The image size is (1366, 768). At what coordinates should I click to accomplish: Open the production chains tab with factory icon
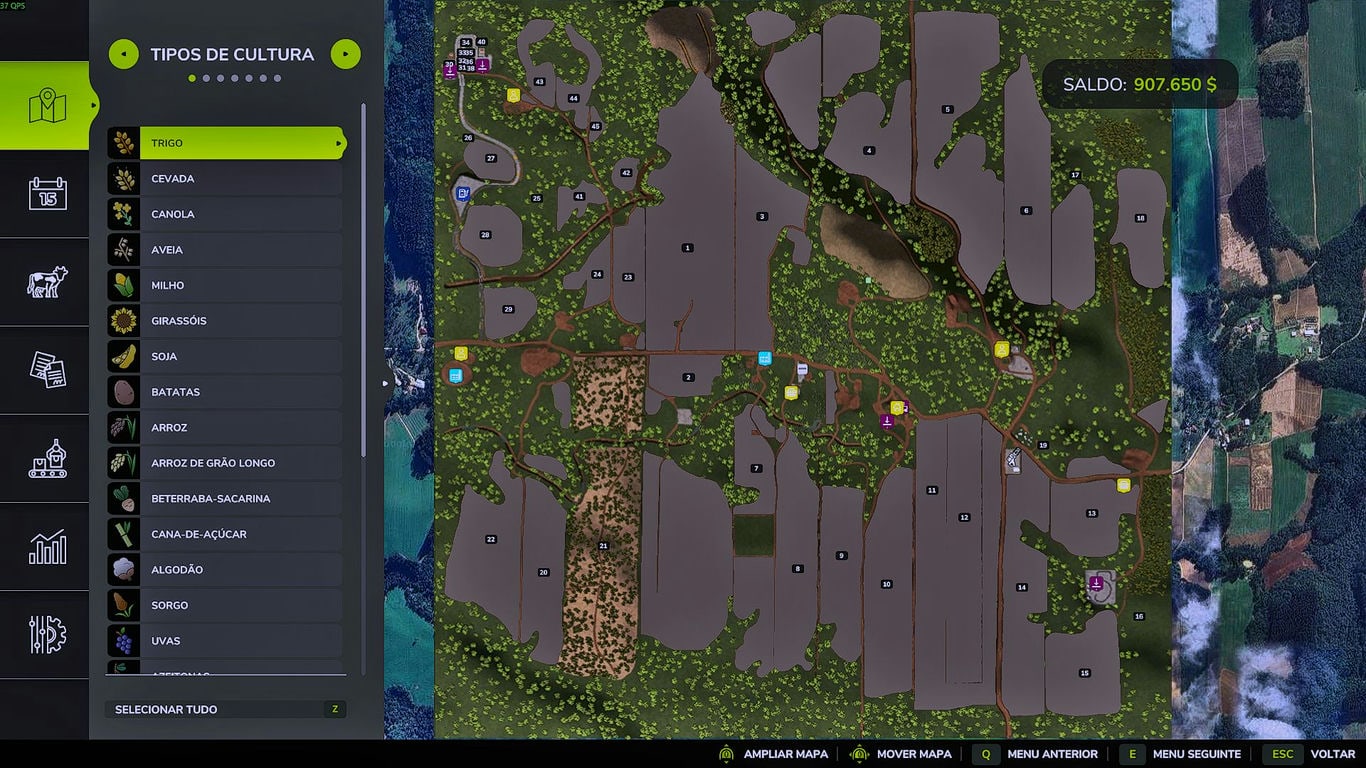point(47,458)
